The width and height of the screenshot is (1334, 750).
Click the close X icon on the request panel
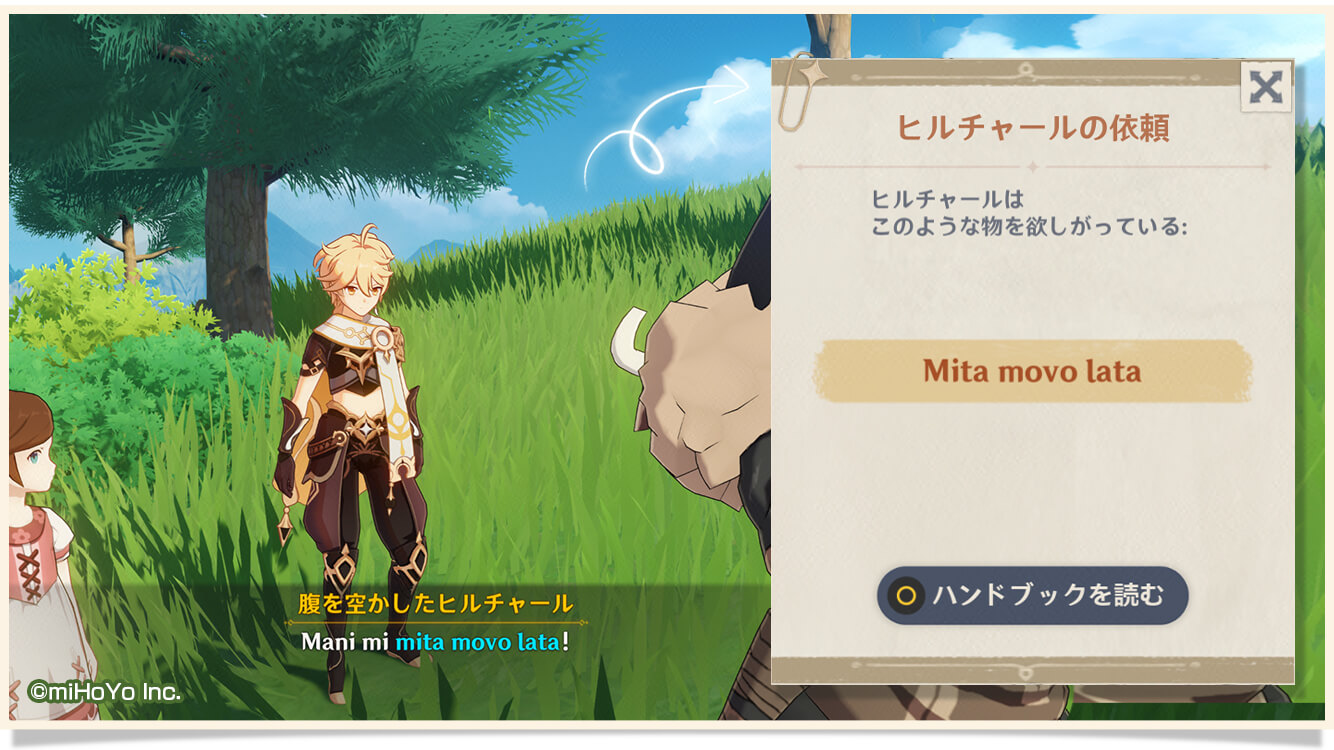click(1267, 87)
